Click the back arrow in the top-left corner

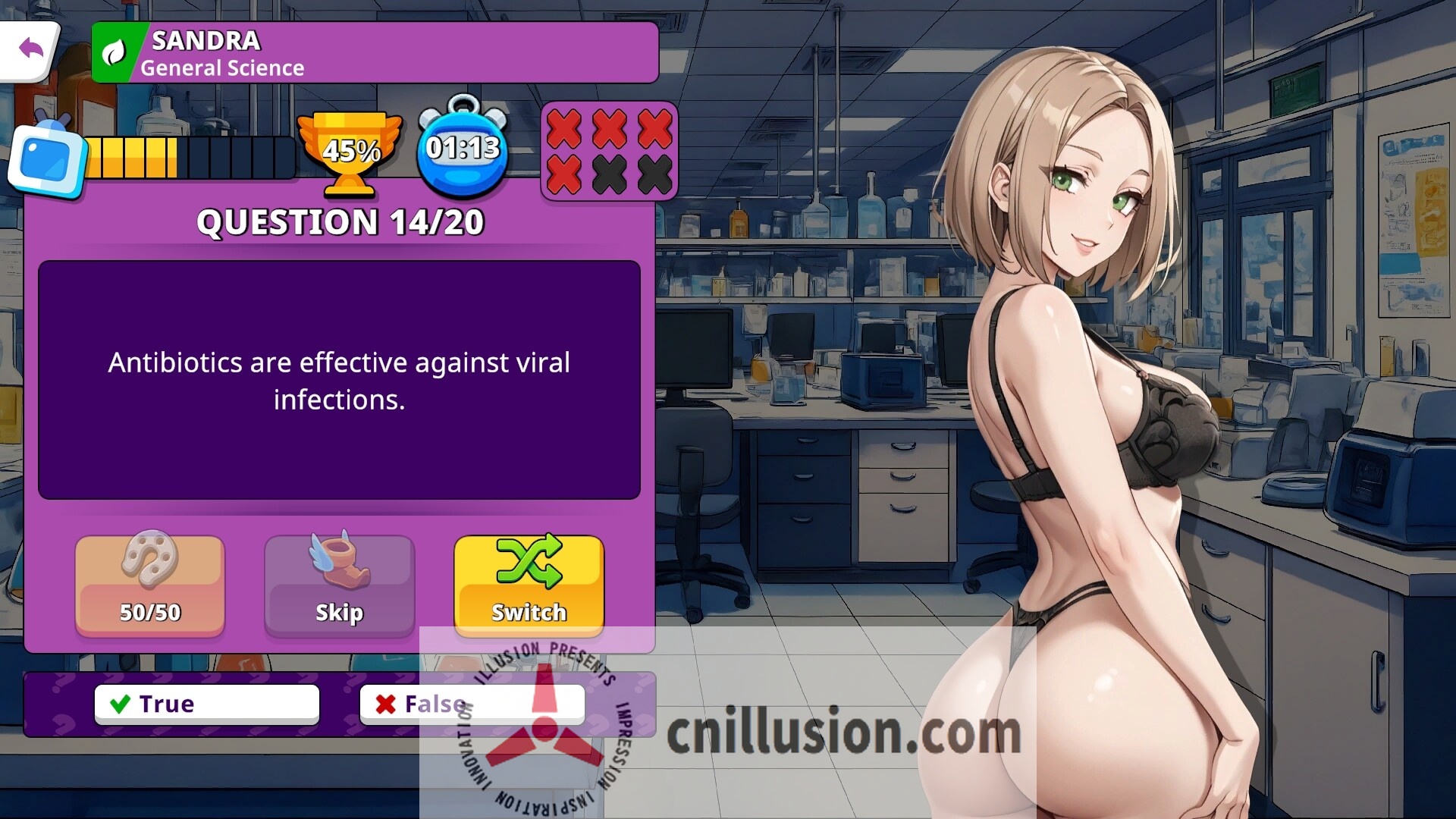[x=30, y=48]
